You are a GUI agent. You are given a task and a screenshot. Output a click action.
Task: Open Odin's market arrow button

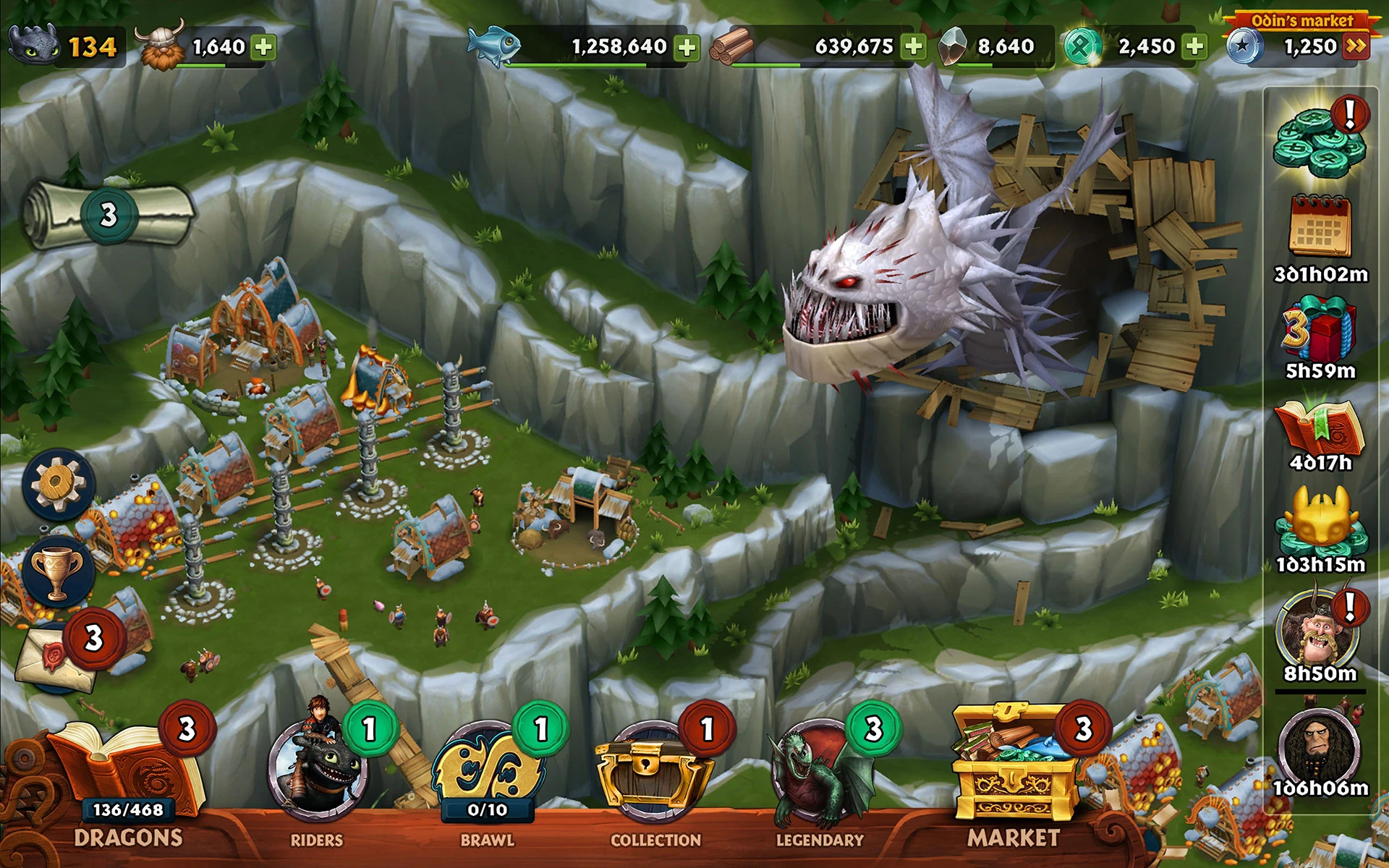[x=1355, y=47]
